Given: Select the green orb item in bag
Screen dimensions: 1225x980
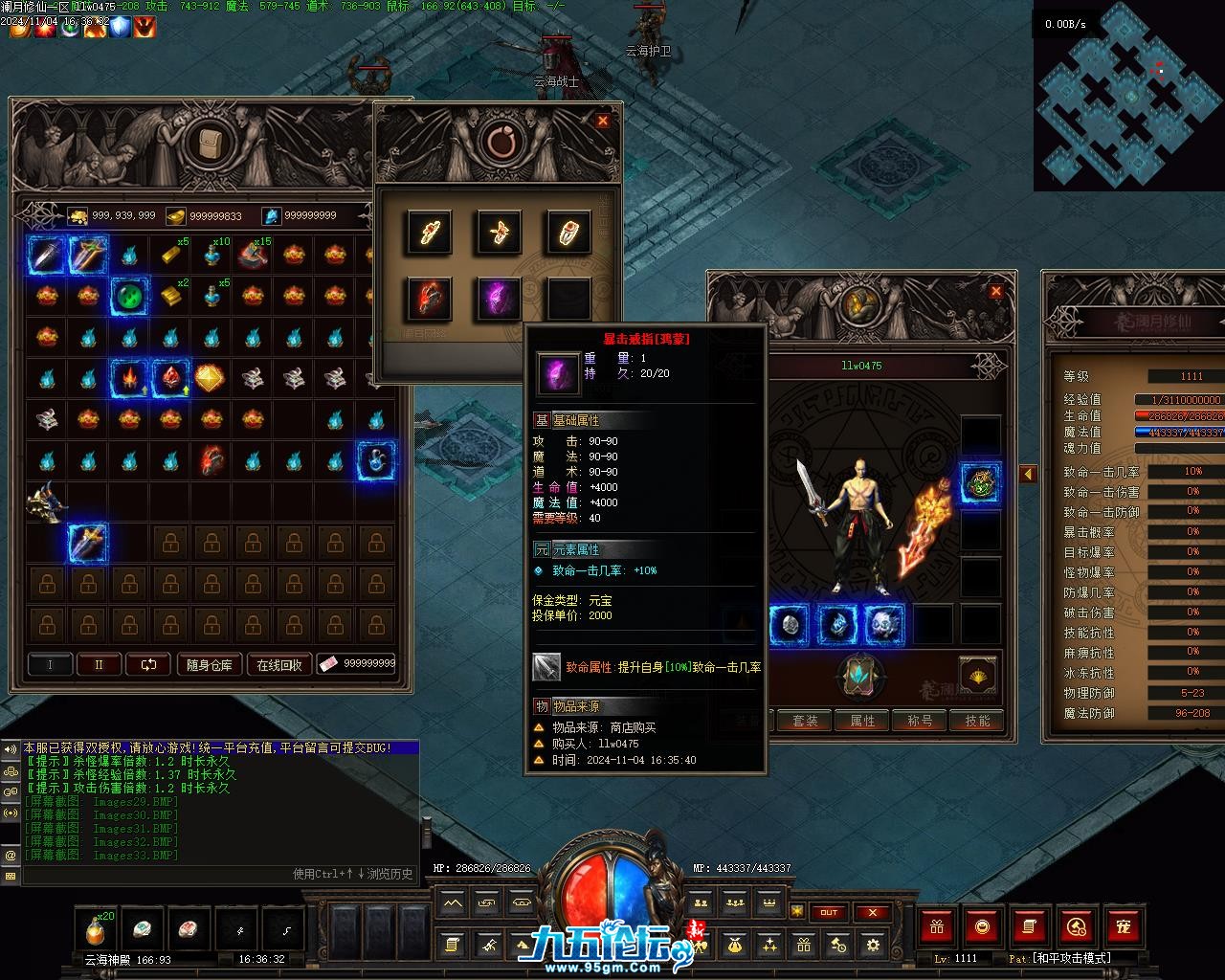Looking at the screenshot, I should point(128,296).
